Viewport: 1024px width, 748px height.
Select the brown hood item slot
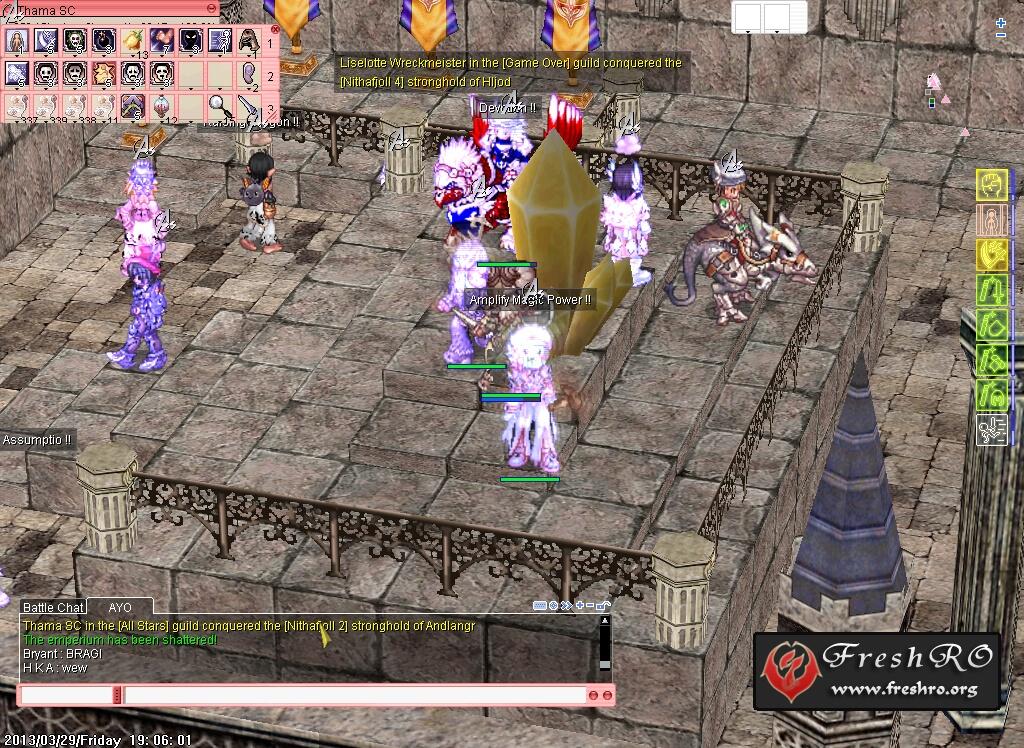248,41
